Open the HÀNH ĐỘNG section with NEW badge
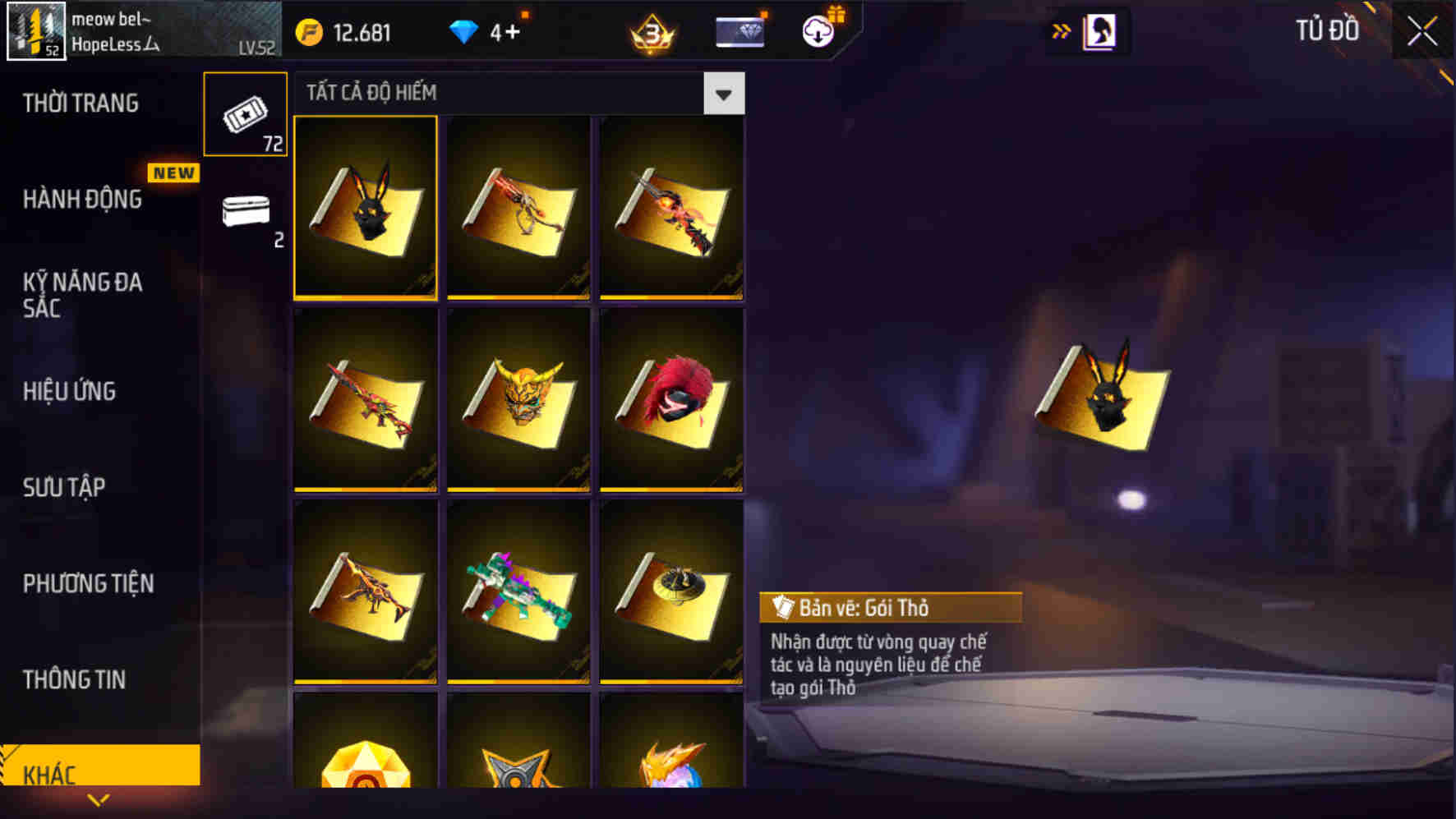This screenshot has width=1456, height=819. [82, 200]
